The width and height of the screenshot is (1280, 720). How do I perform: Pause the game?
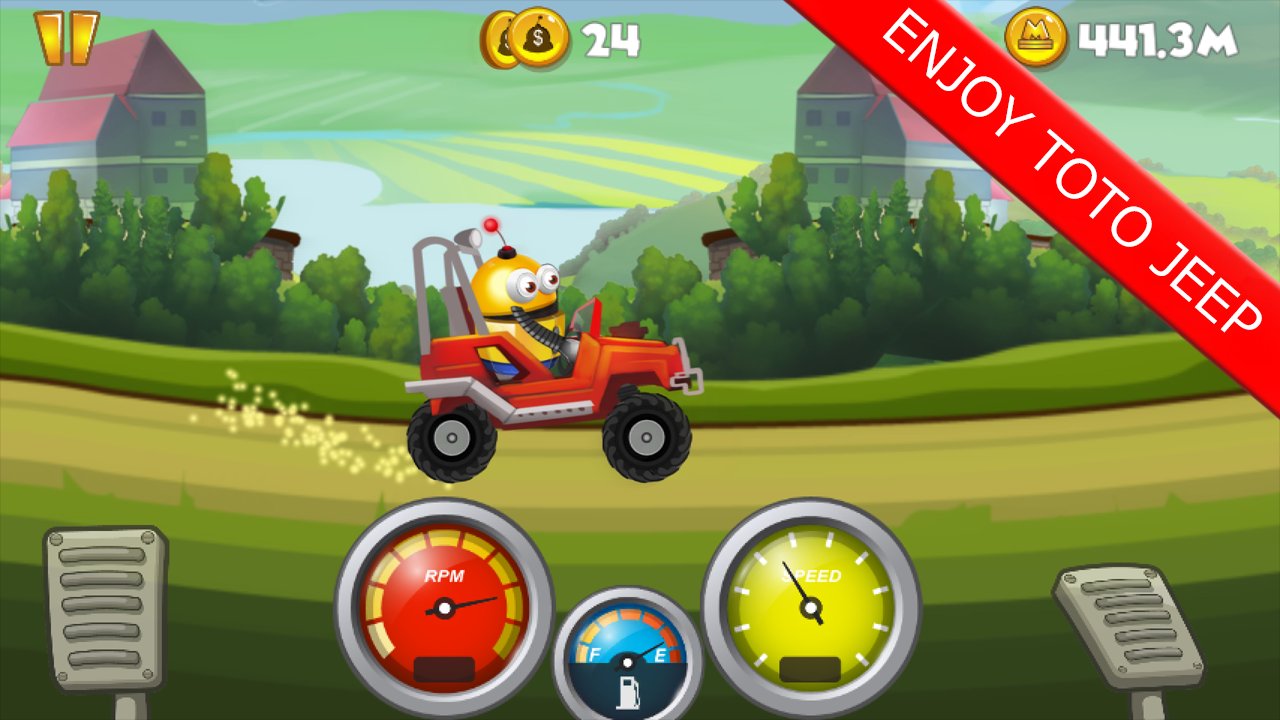[x=66, y=40]
